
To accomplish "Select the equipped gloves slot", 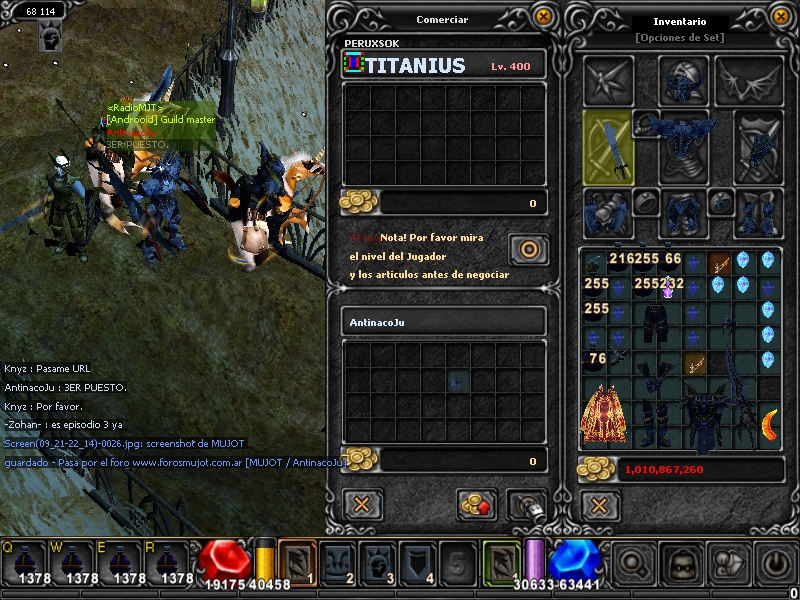I will point(606,212).
